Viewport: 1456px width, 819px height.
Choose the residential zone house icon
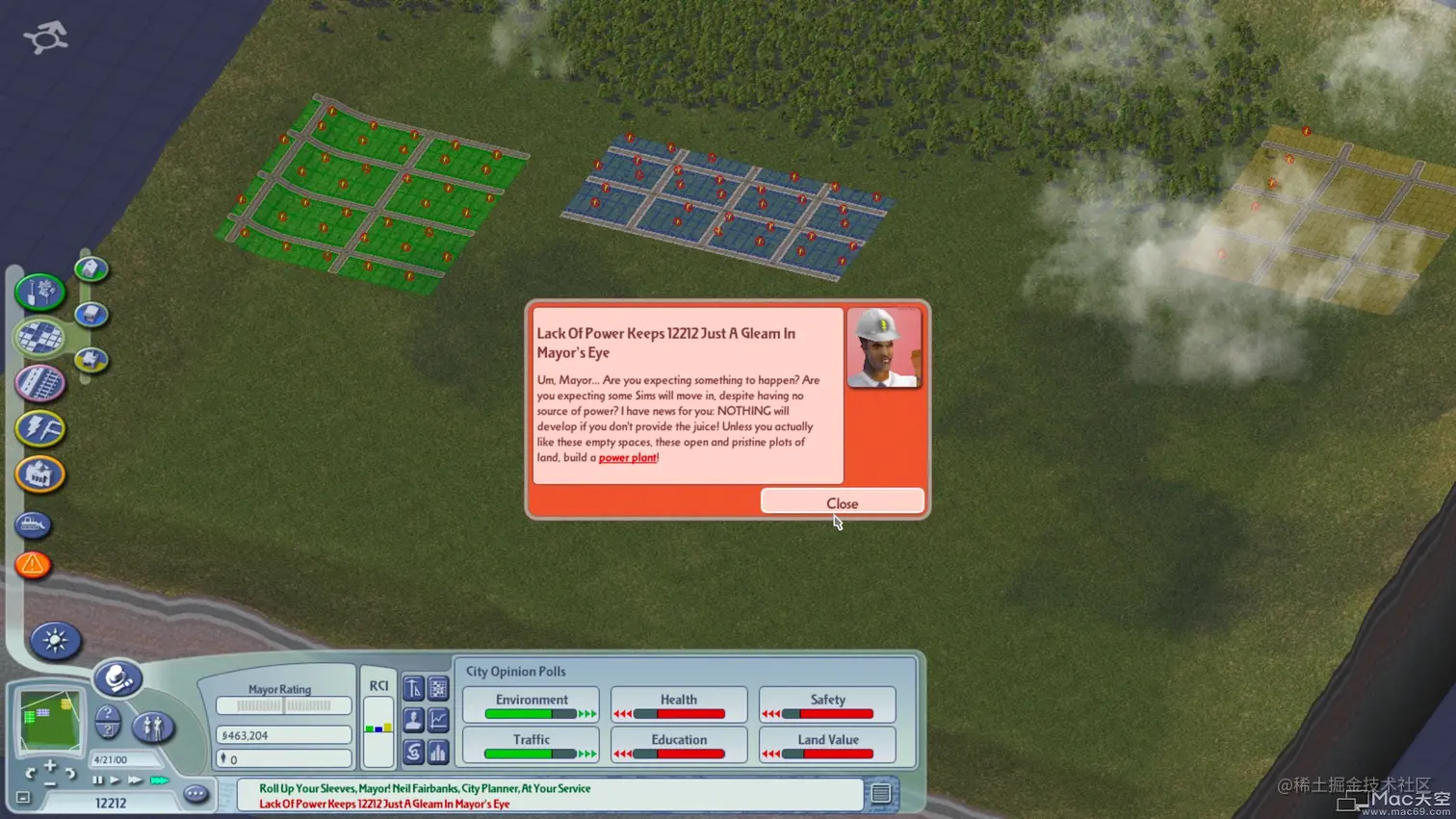91,269
